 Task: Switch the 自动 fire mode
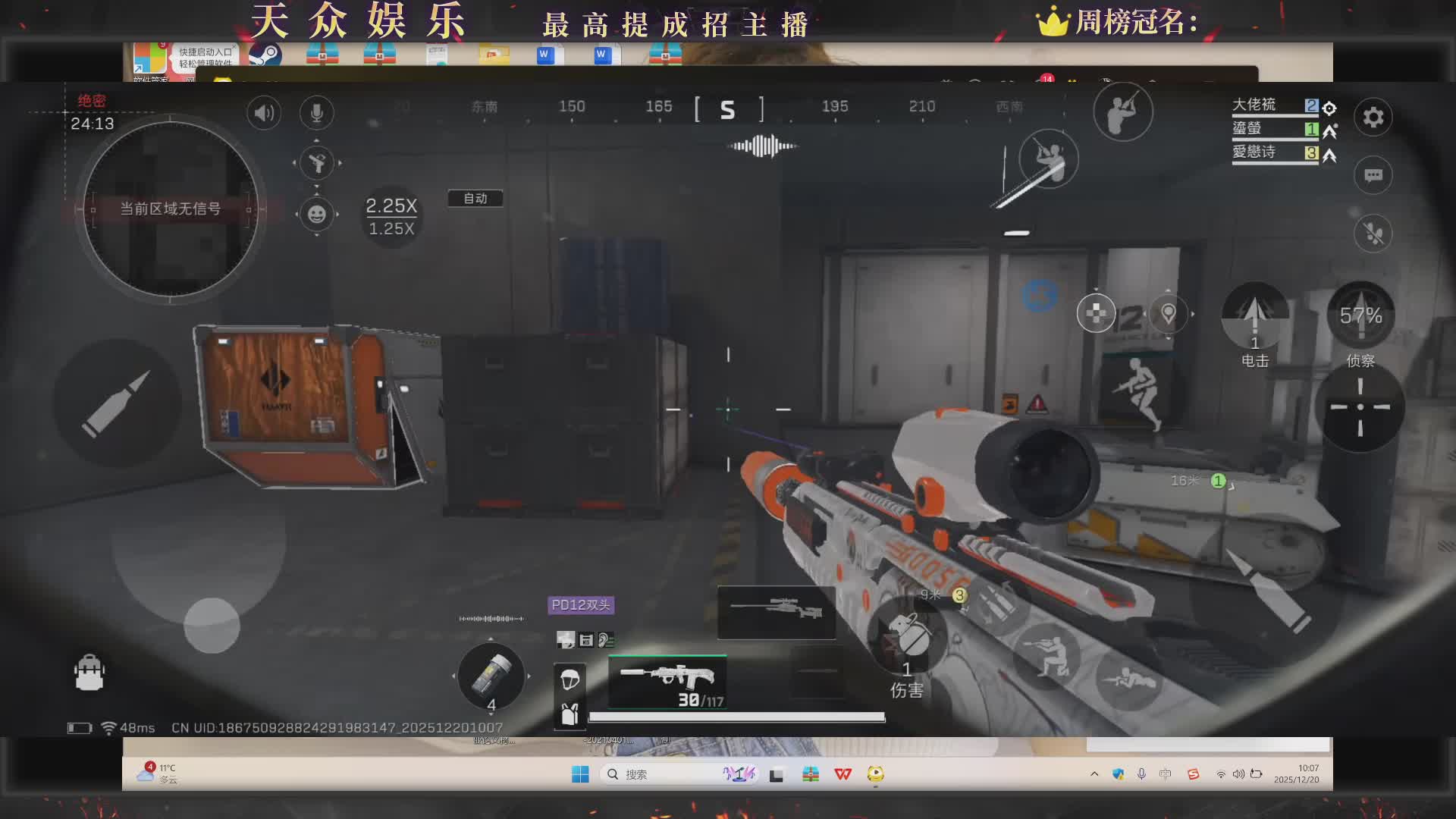475,199
